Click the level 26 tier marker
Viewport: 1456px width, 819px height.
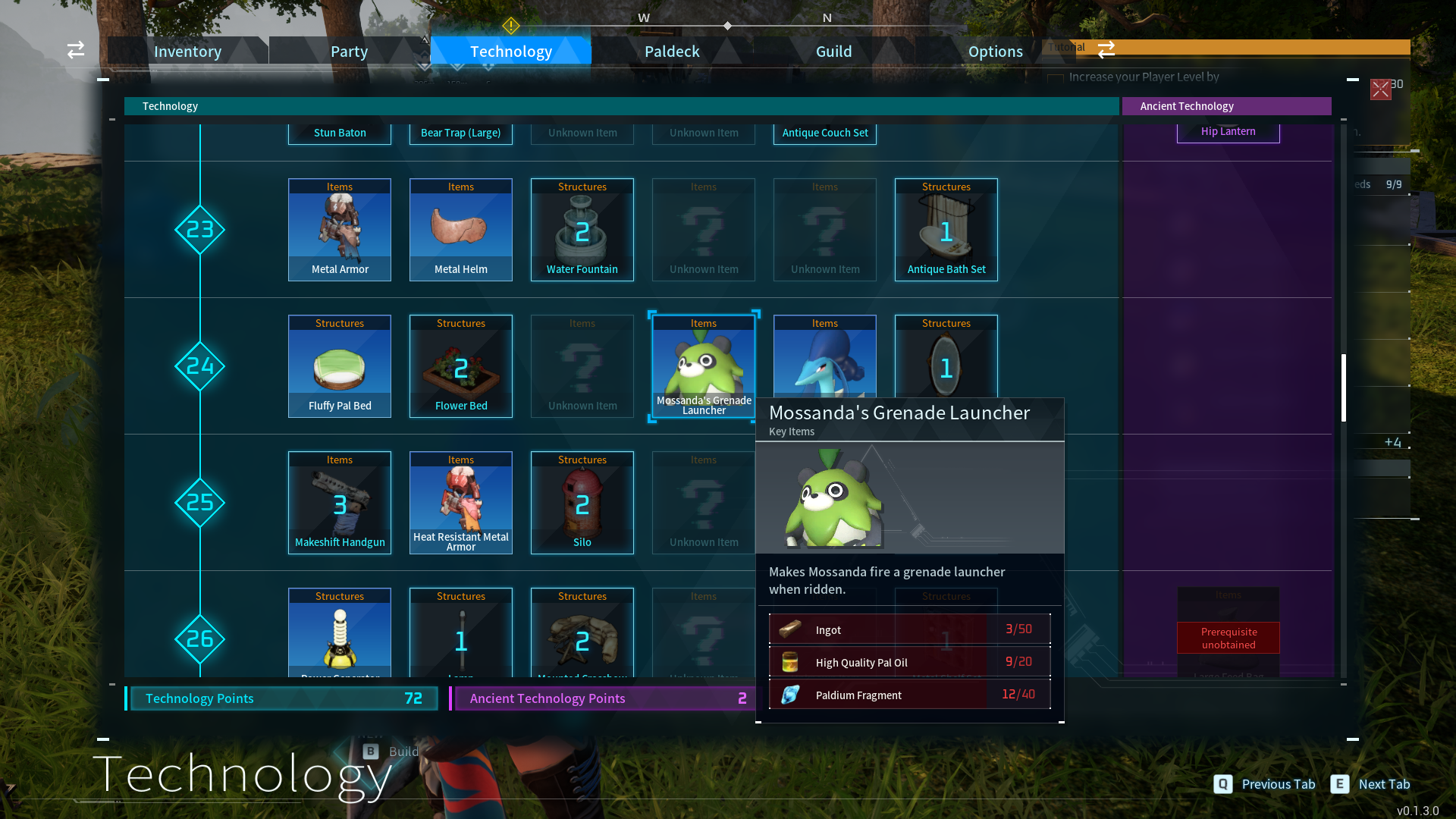(199, 639)
